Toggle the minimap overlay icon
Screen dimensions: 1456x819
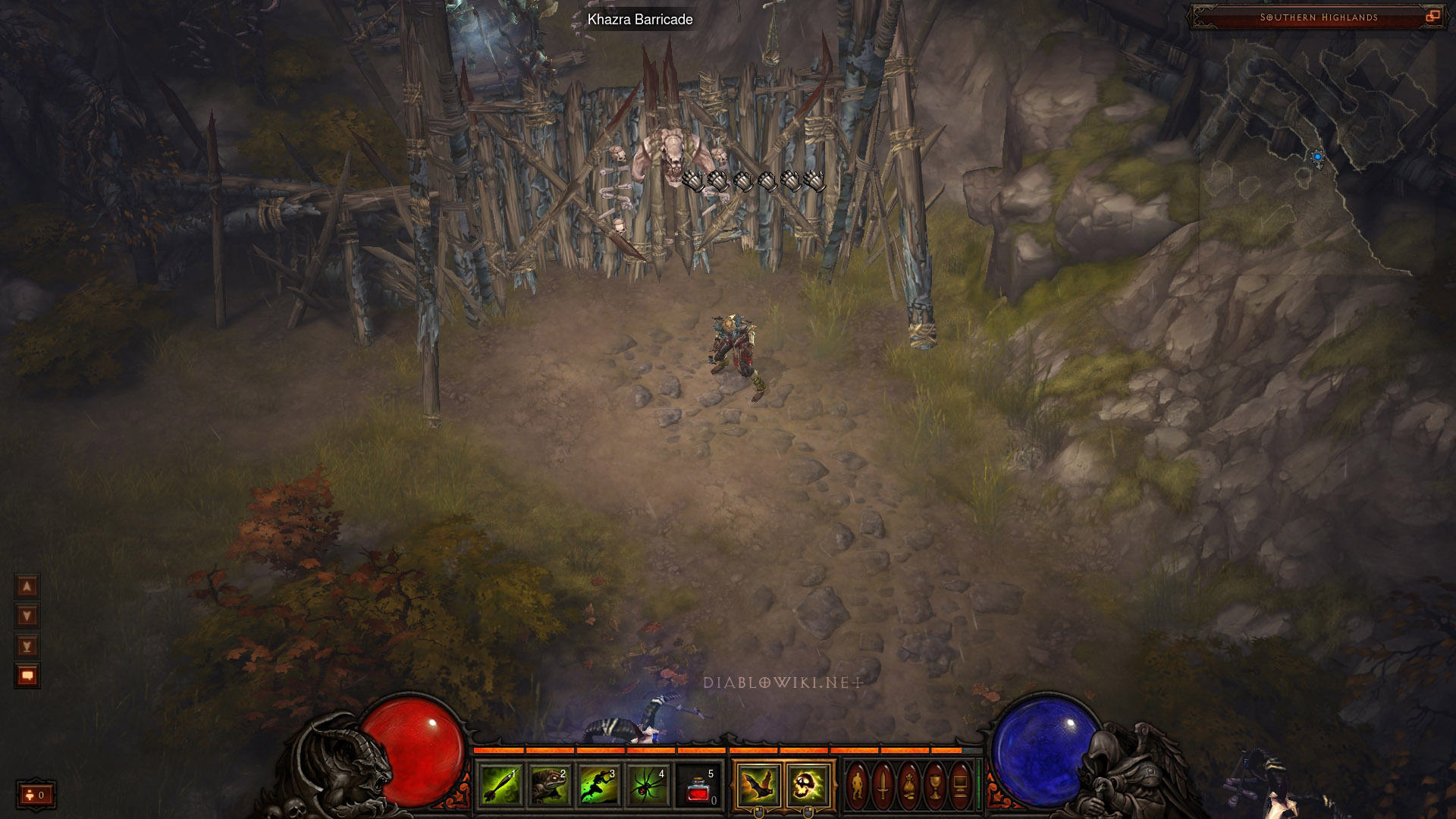pyautogui.click(x=1432, y=17)
